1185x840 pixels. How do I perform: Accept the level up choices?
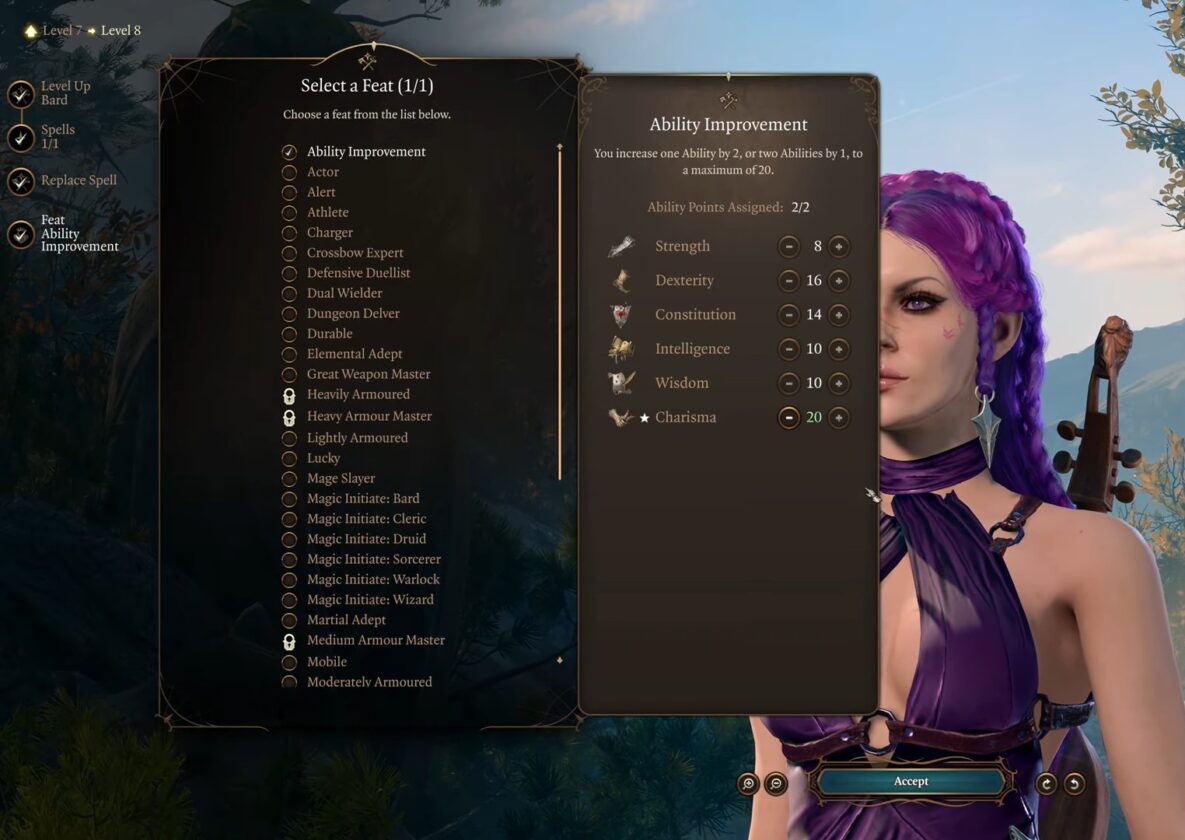click(910, 782)
